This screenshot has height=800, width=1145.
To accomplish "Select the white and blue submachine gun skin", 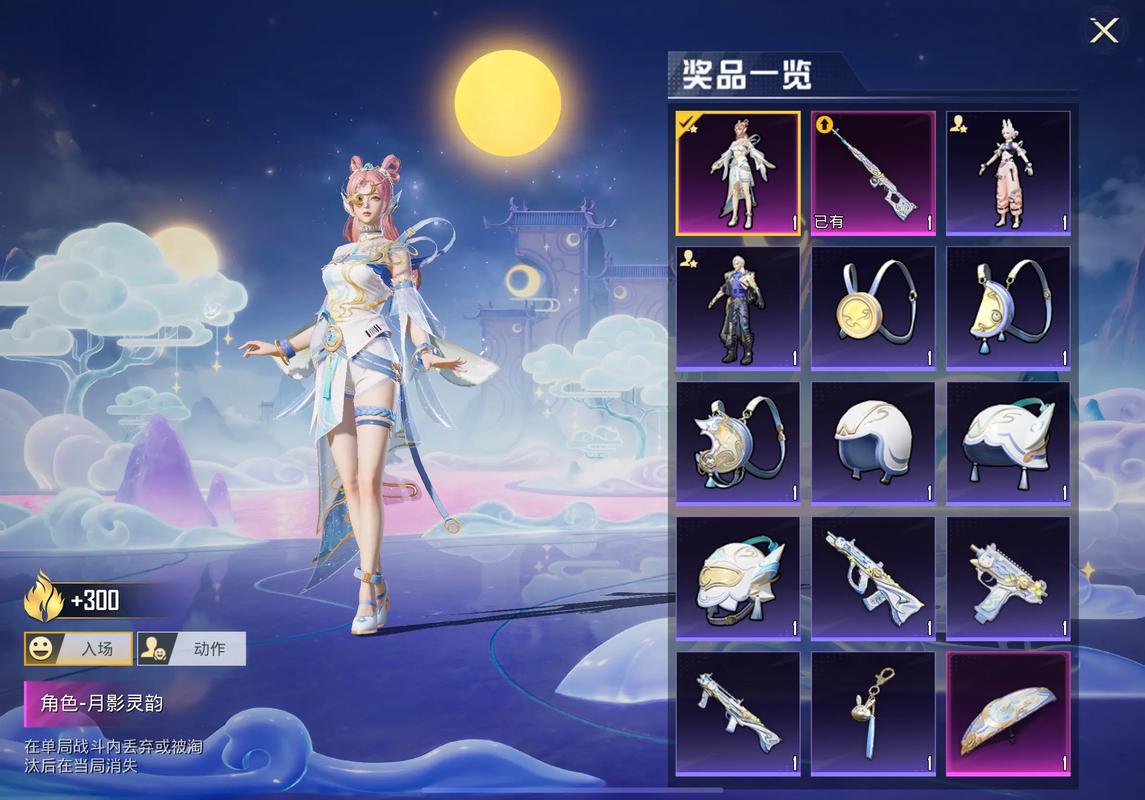I will point(873,578).
